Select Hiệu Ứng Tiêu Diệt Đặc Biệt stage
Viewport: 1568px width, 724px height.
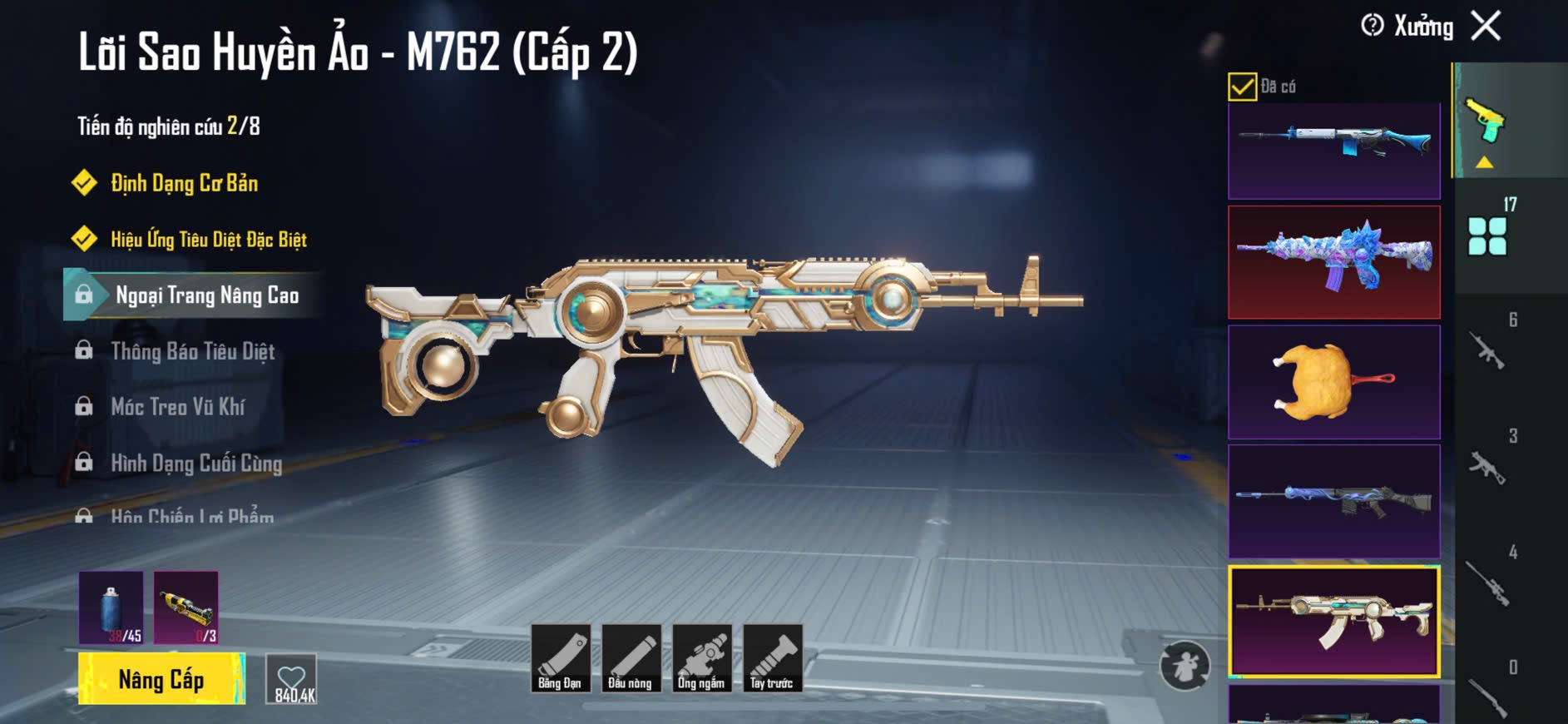[x=208, y=240]
